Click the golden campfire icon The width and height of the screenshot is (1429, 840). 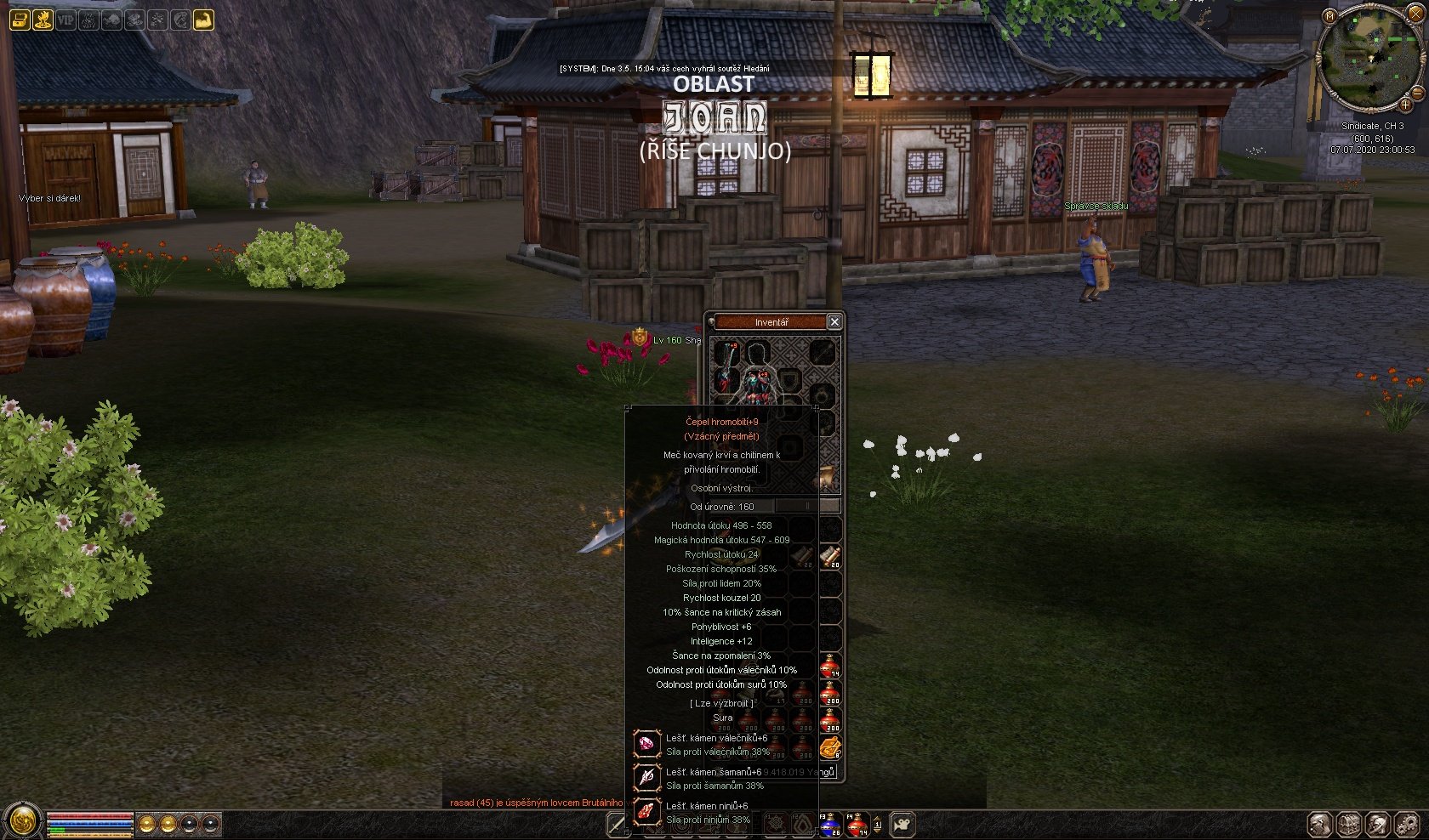coord(43,19)
